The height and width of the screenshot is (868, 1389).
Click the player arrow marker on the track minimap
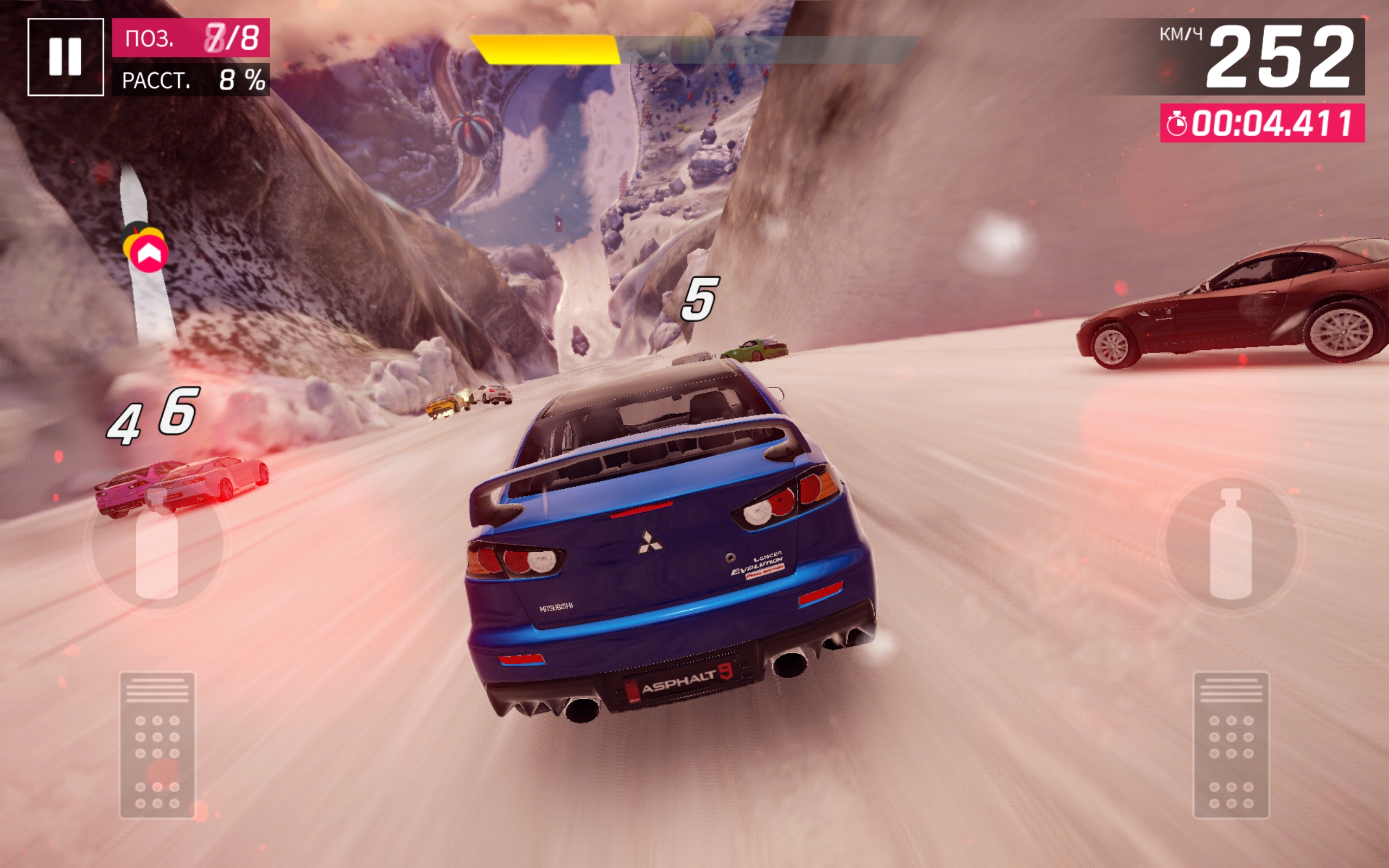(149, 254)
